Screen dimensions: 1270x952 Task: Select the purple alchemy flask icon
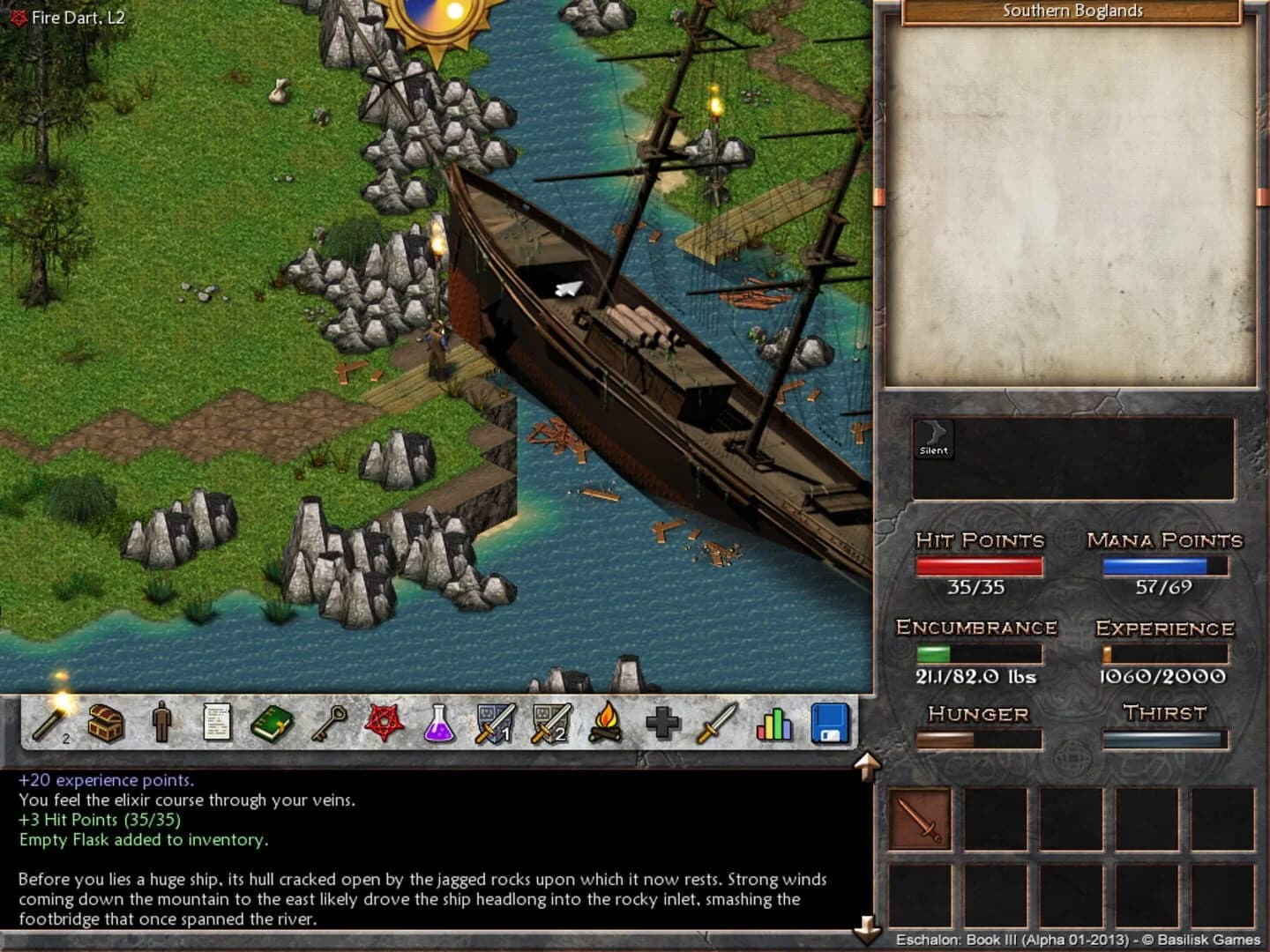click(x=437, y=721)
